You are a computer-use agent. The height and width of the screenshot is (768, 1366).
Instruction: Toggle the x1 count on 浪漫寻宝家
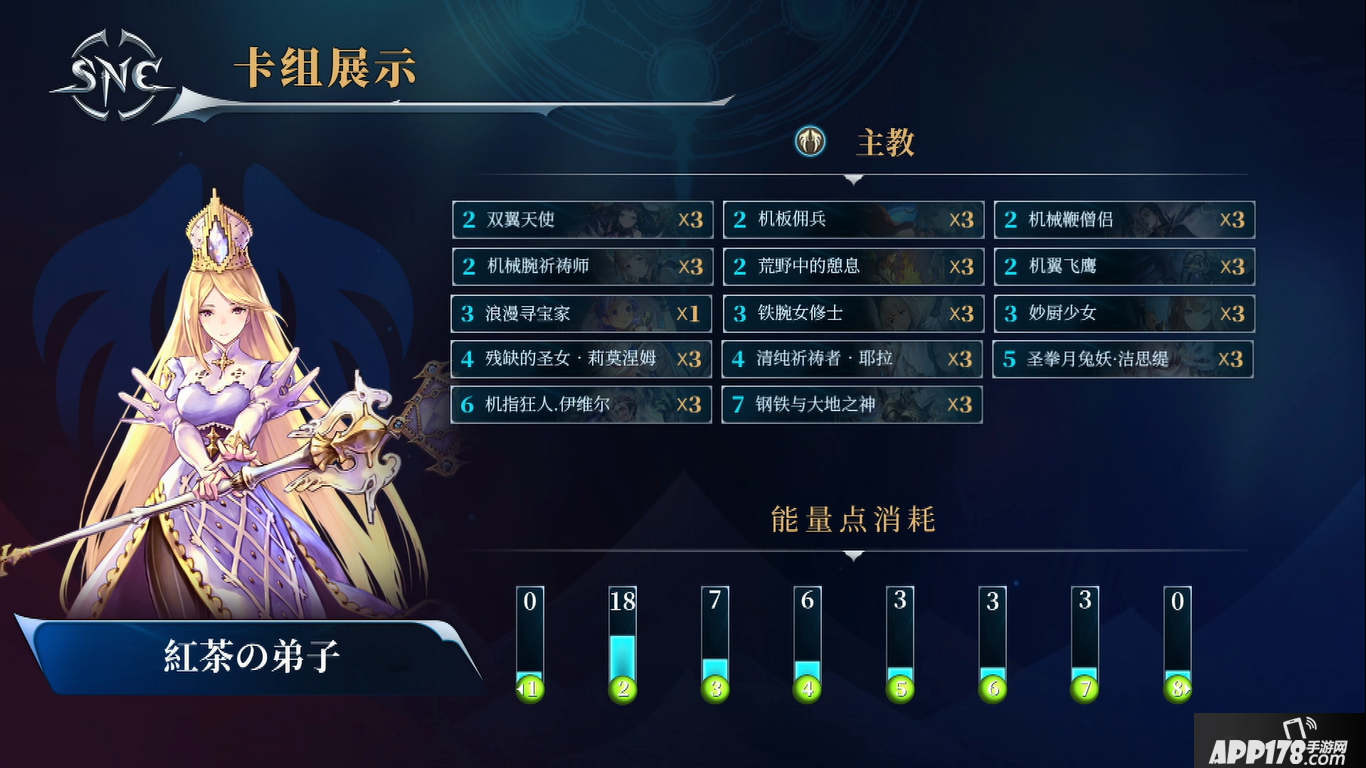(x=689, y=313)
